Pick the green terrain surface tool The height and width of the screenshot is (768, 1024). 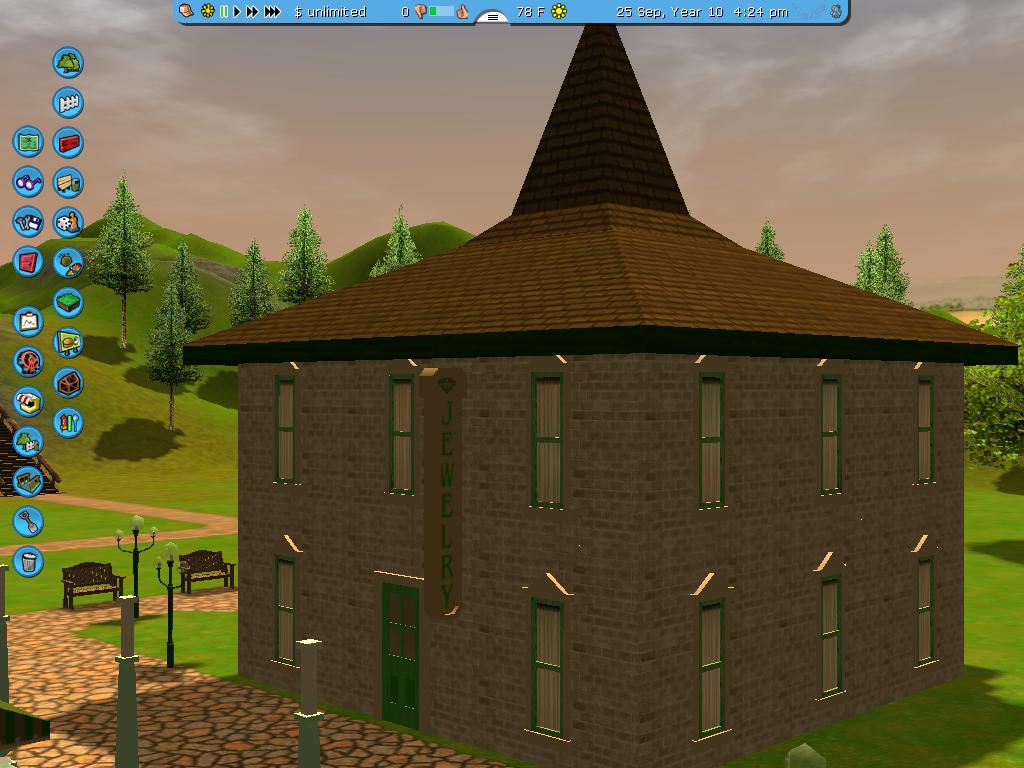(68, 302)
